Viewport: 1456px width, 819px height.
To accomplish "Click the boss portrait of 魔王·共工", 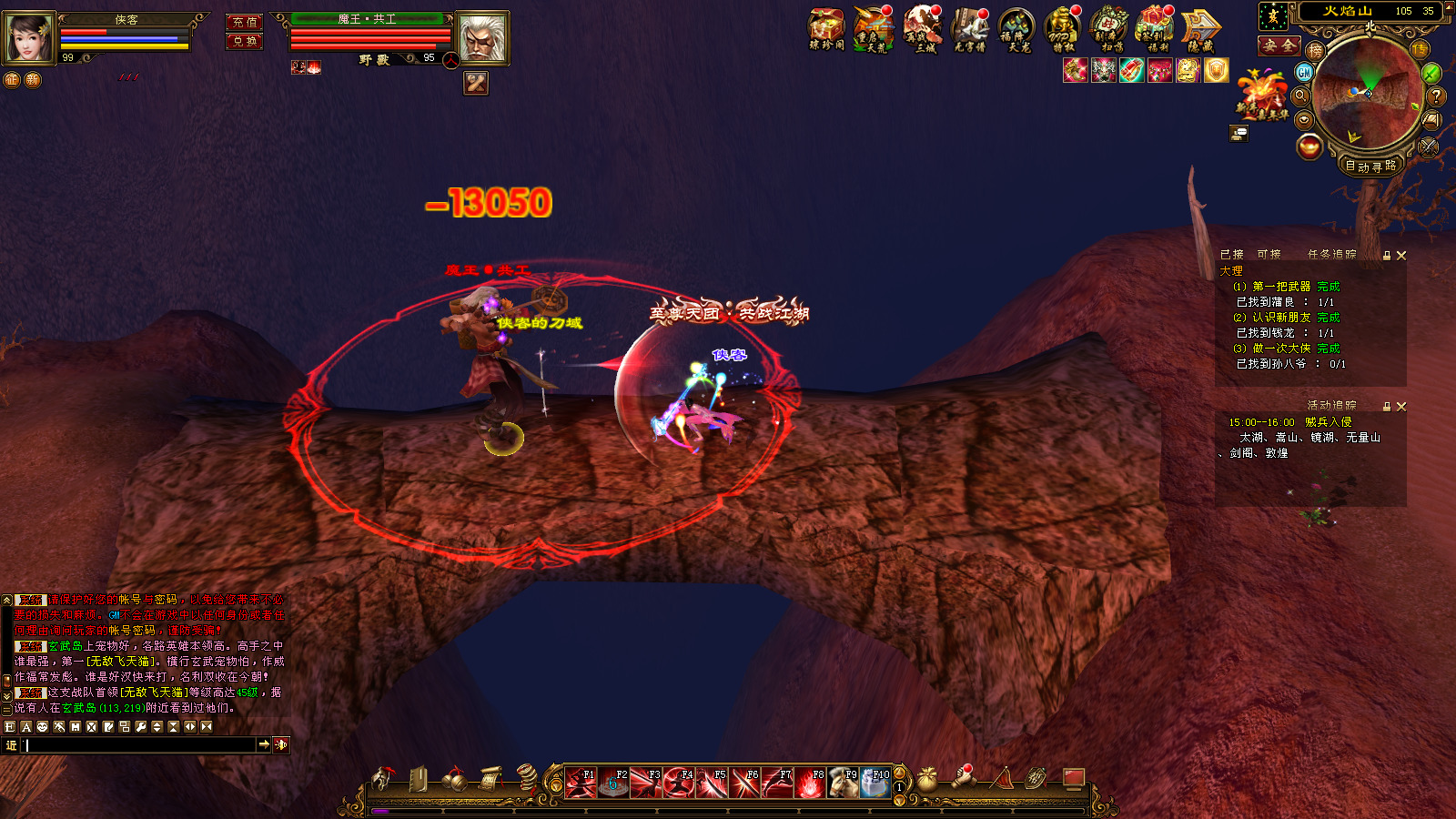I will 481,38.
